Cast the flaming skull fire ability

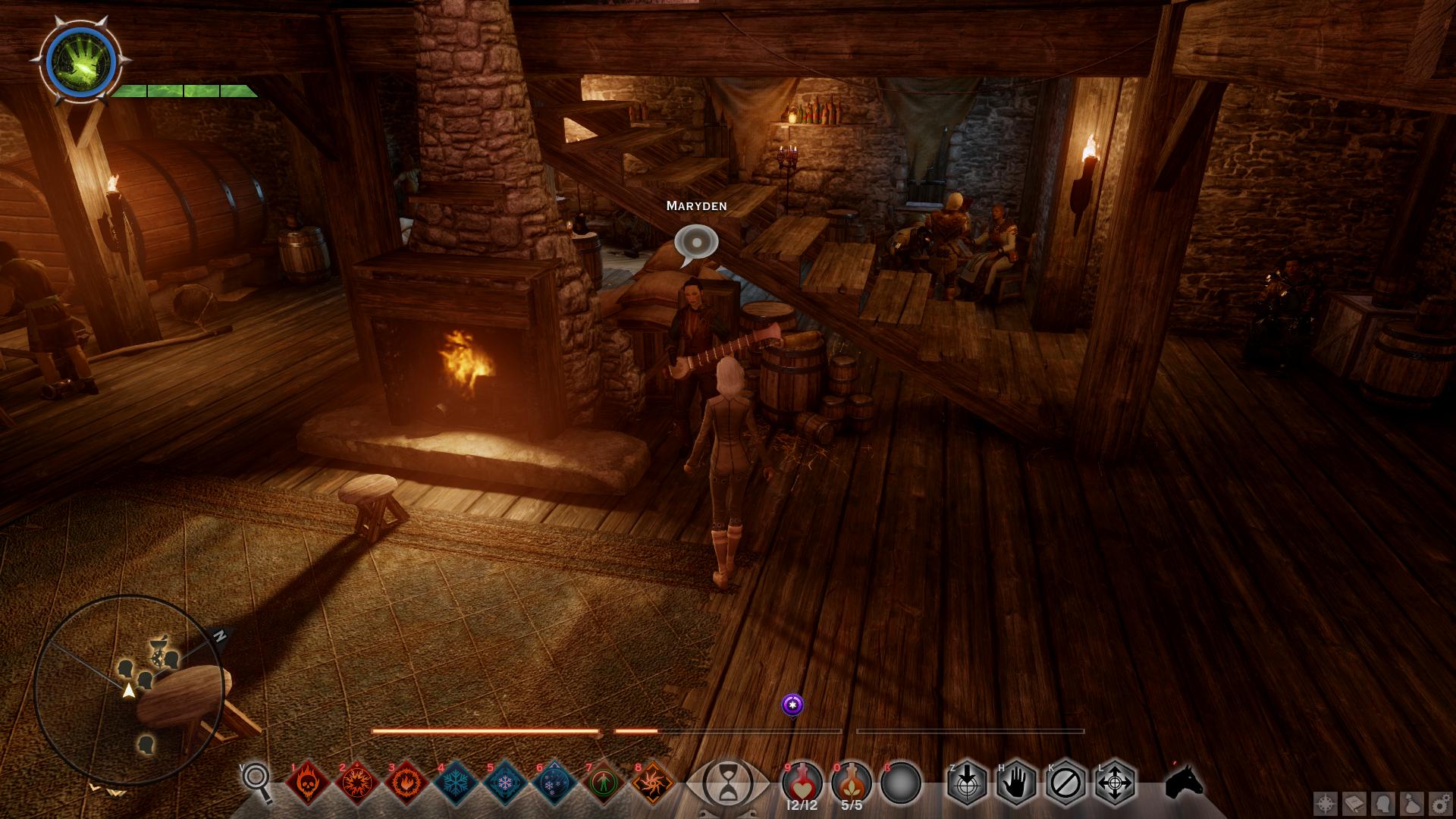[x=308, y=782]
